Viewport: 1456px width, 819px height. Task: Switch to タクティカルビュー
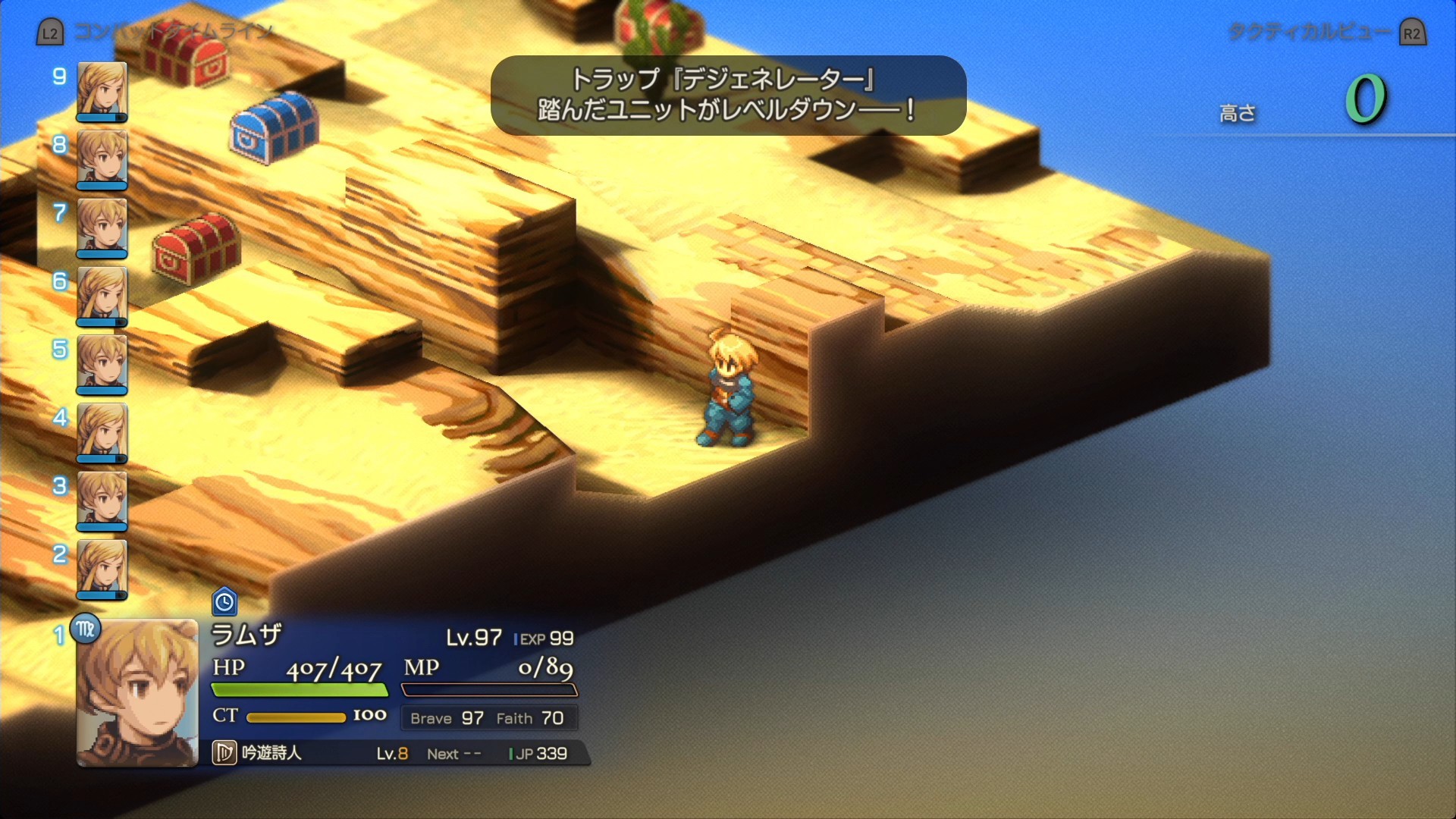tap(1309, 32)
